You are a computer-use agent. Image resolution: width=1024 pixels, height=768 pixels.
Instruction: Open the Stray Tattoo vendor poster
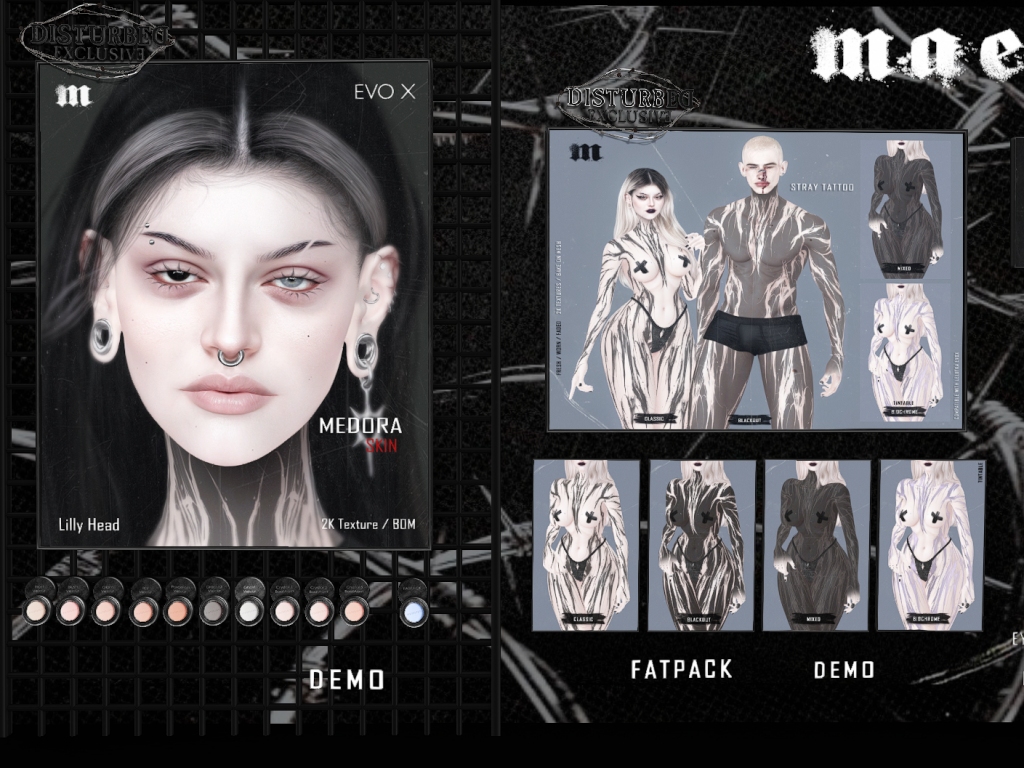click(756, 280)
